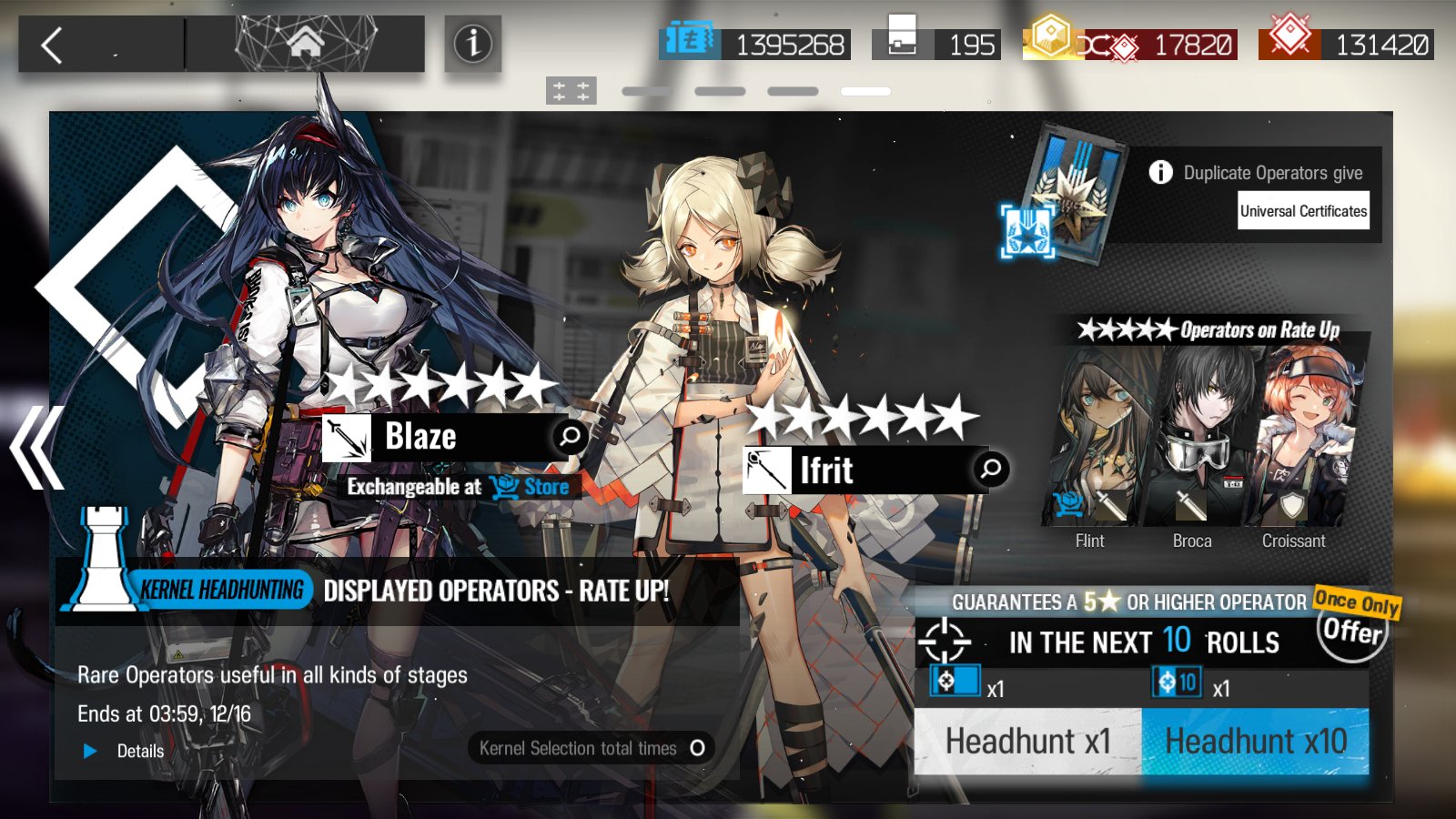The width and height of the screenshot is (1456, 819).
Task: Start a Headhunt x1 roll
Action: (x=1027, y=742)
